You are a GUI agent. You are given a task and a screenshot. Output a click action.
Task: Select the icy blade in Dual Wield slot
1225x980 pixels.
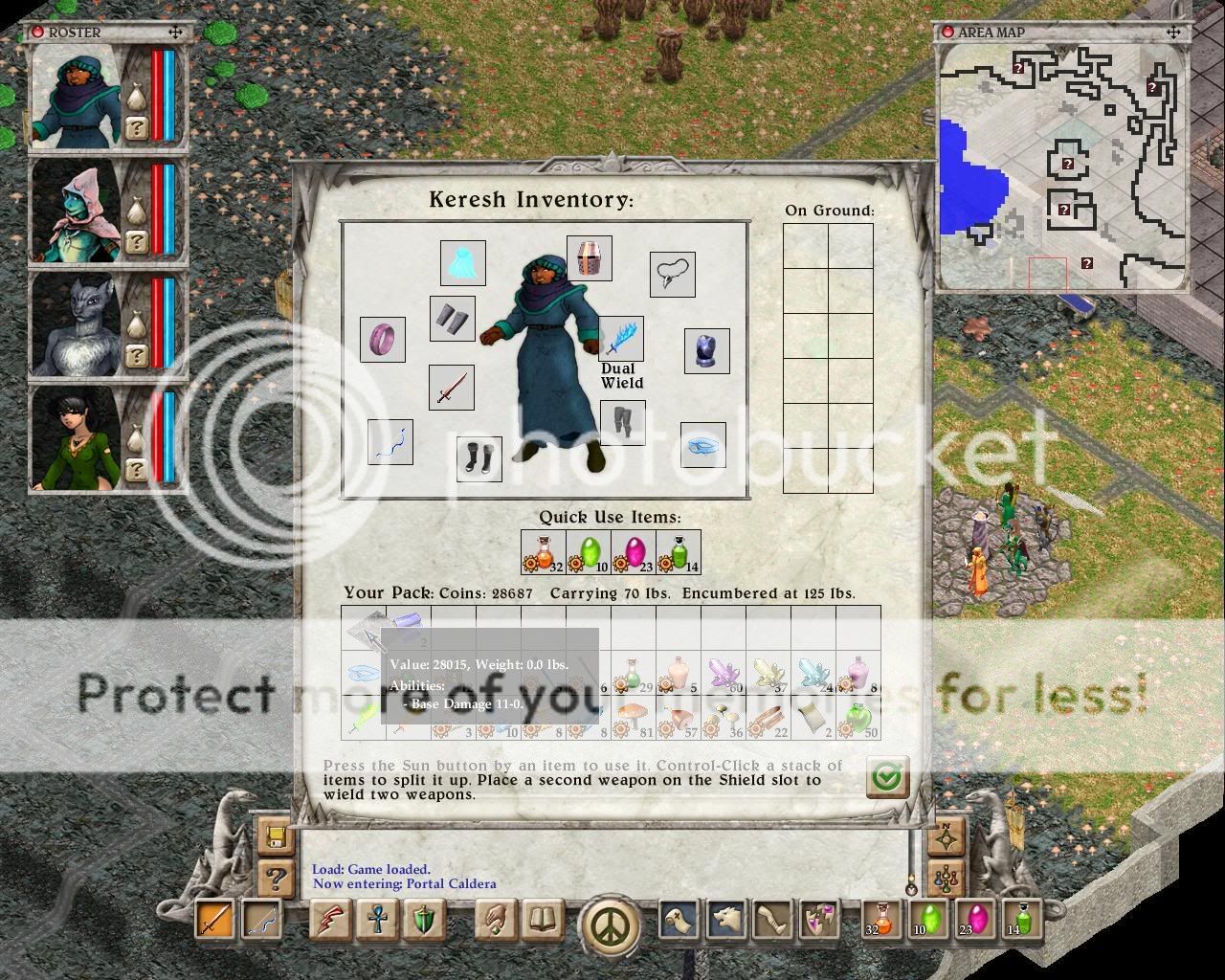pos(621,339)
